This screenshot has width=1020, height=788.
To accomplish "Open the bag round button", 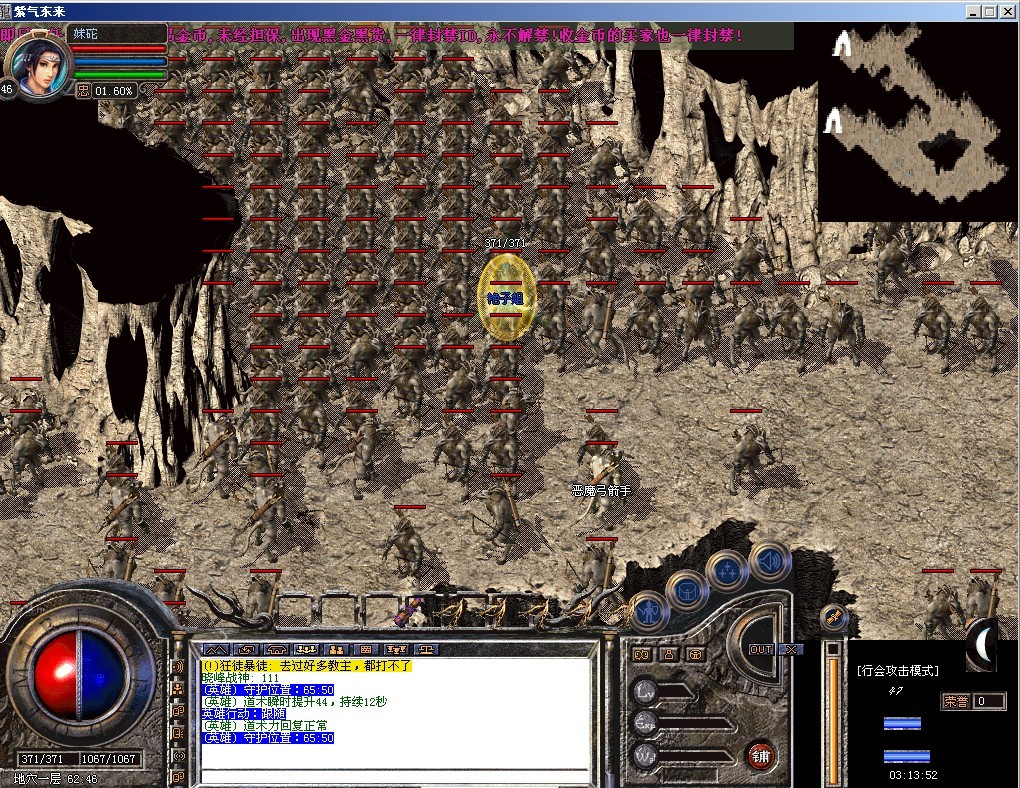I will point(686,591).
